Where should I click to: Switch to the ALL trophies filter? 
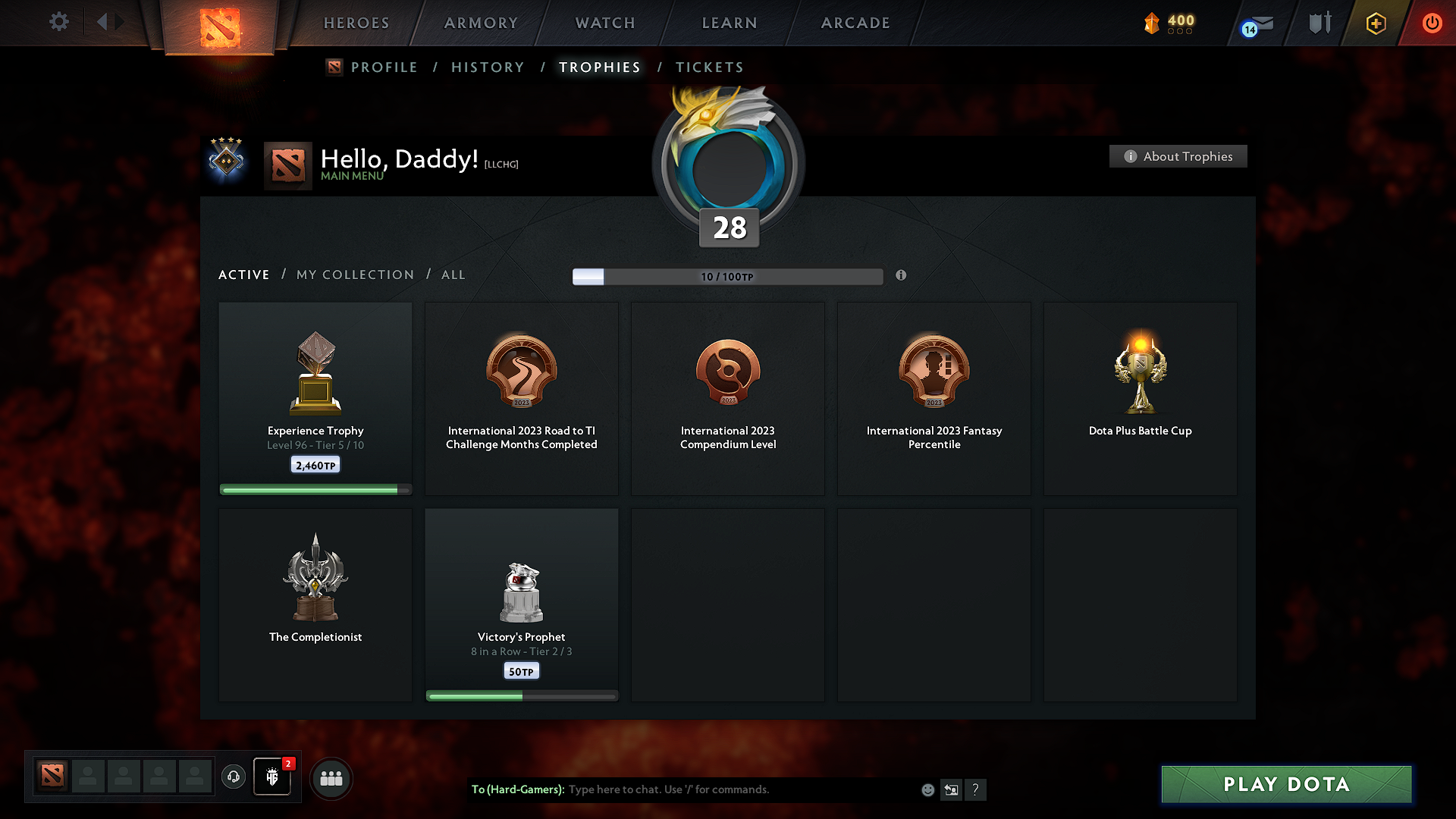[453, 275]
